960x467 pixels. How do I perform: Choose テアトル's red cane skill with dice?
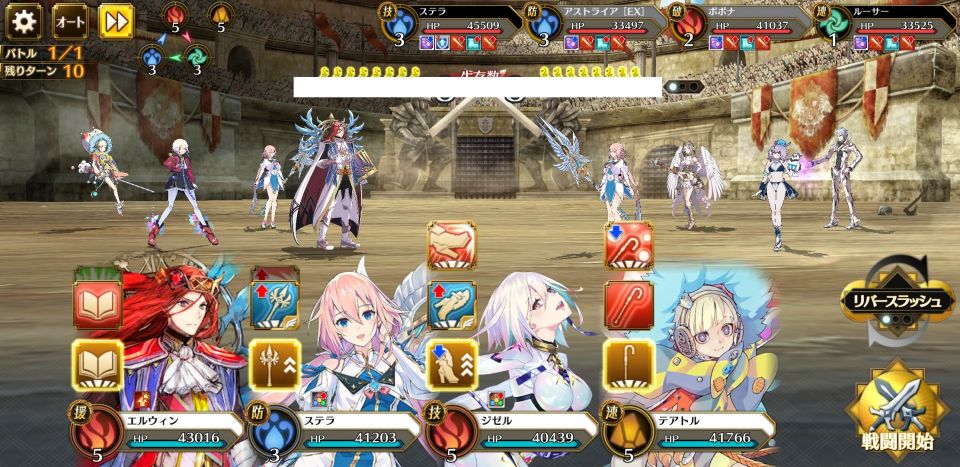629,245
